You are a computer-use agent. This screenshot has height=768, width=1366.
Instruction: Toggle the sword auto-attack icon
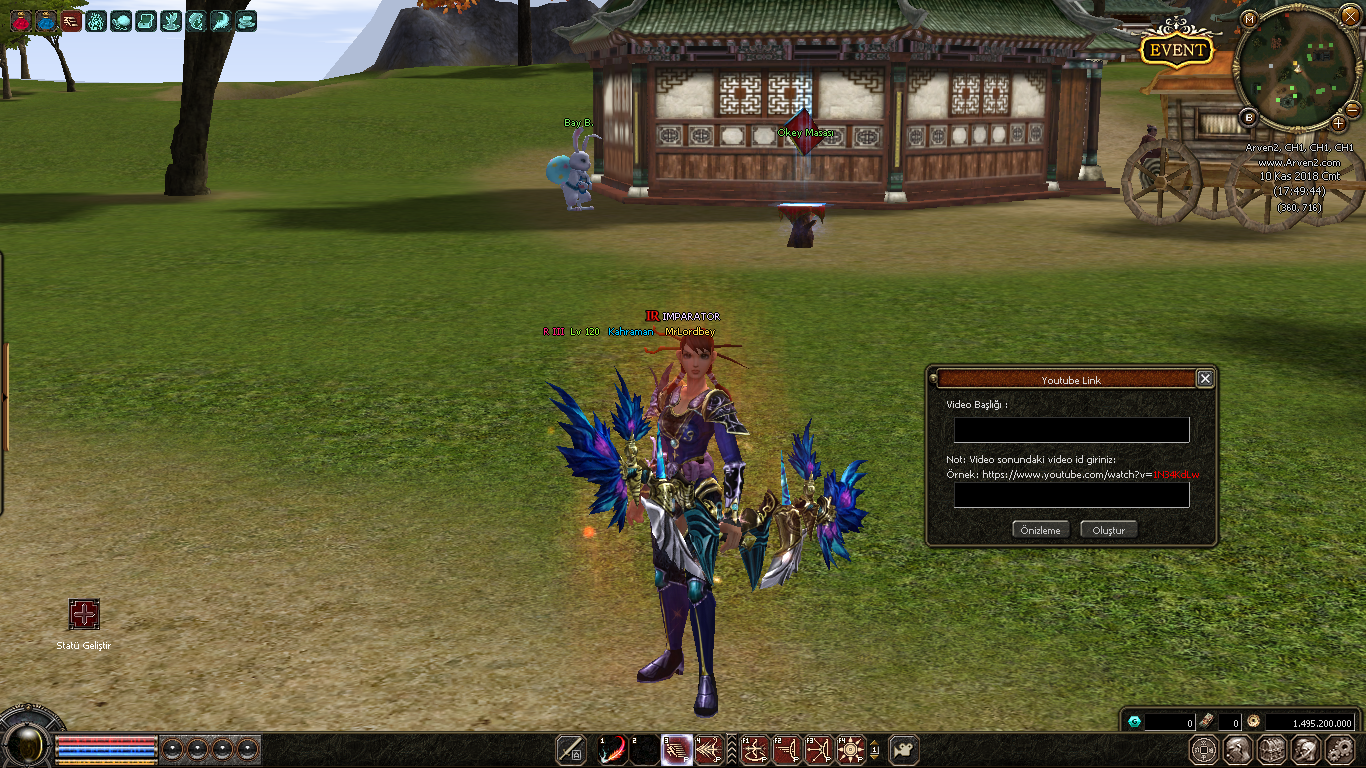(x=571, y=749)
